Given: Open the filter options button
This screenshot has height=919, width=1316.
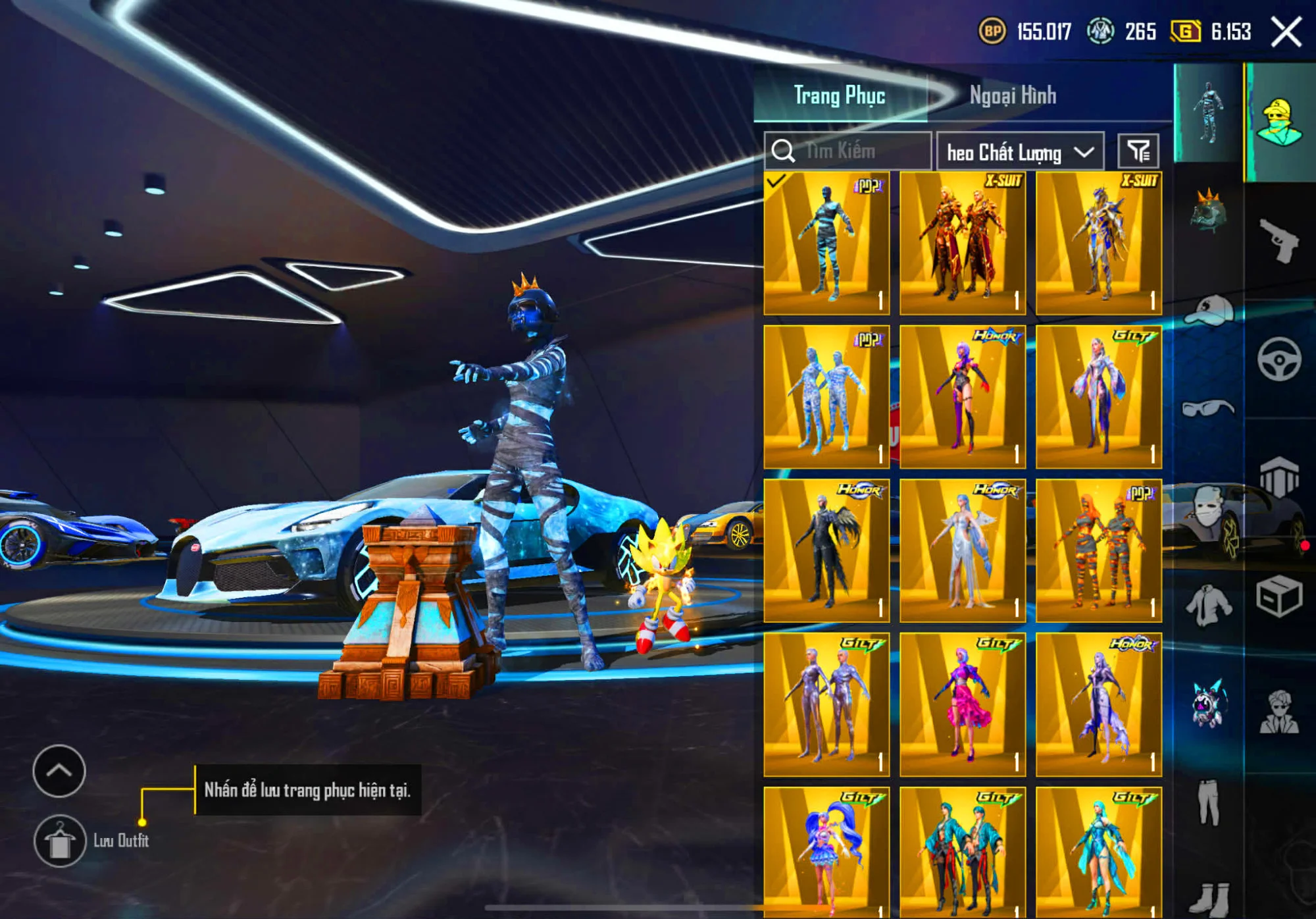Looking at the screenshot, I should tap(1138, 151).
